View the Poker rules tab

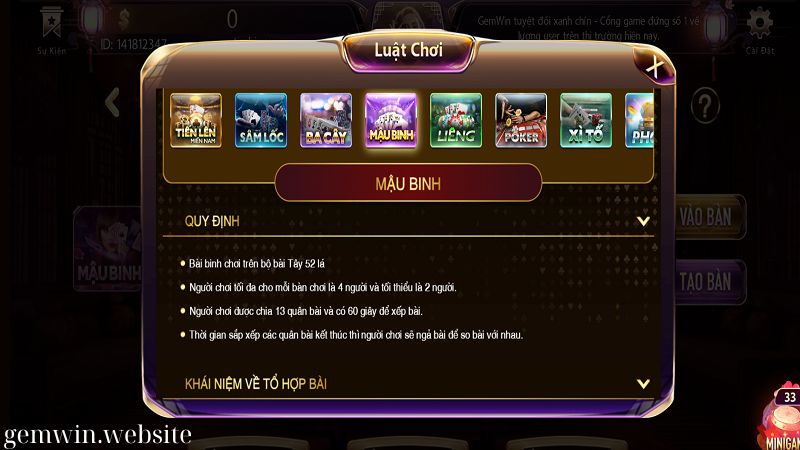pyautogui.click(x=521, y=121)
